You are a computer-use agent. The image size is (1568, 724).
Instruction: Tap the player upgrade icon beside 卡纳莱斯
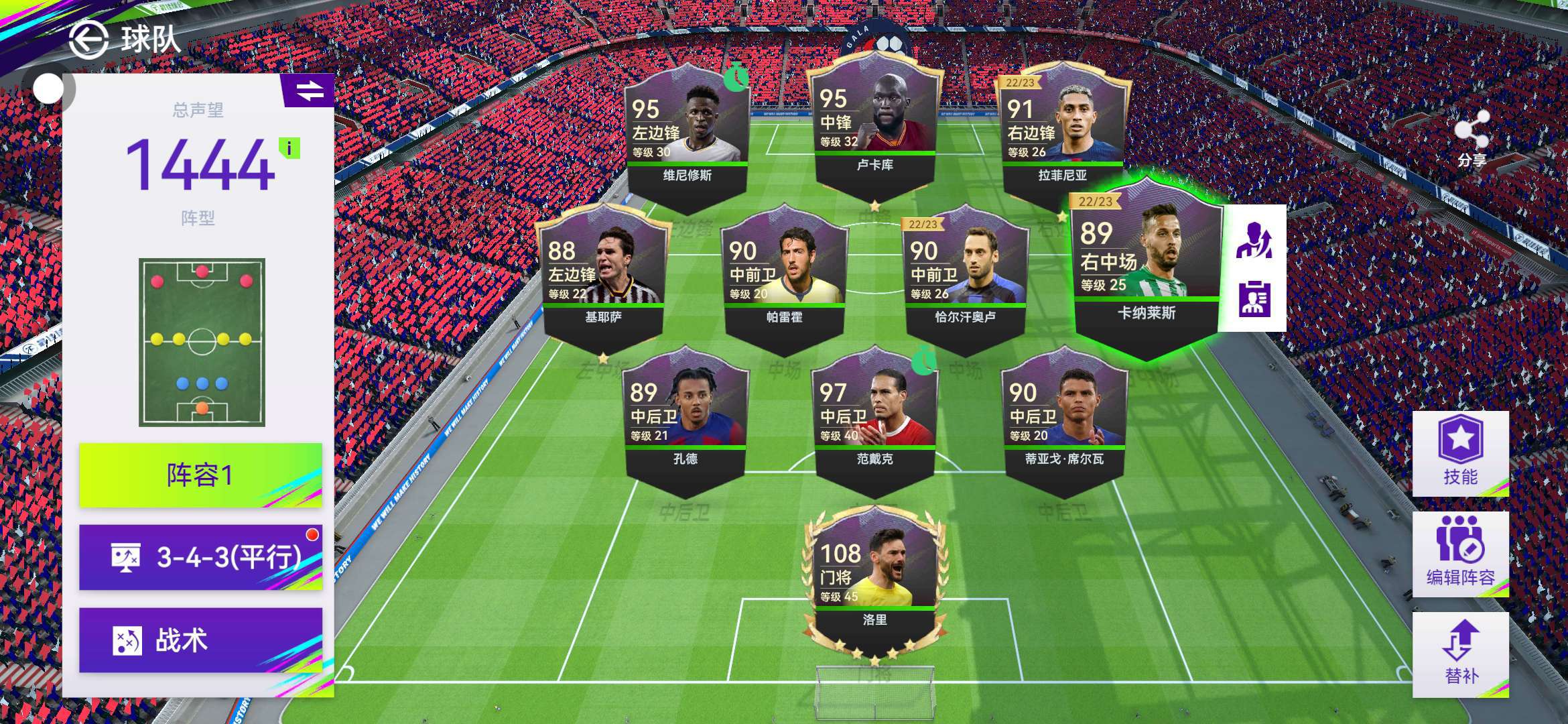[x=1254, y=239]
